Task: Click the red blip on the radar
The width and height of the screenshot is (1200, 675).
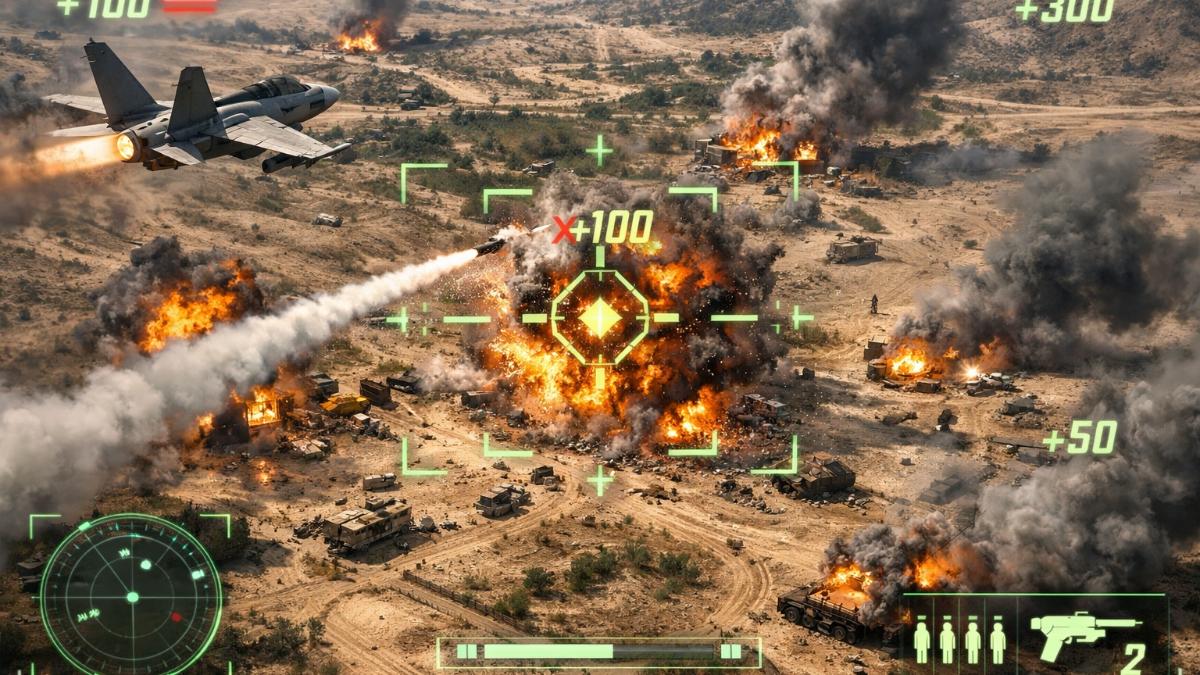Action: (176, 617)
